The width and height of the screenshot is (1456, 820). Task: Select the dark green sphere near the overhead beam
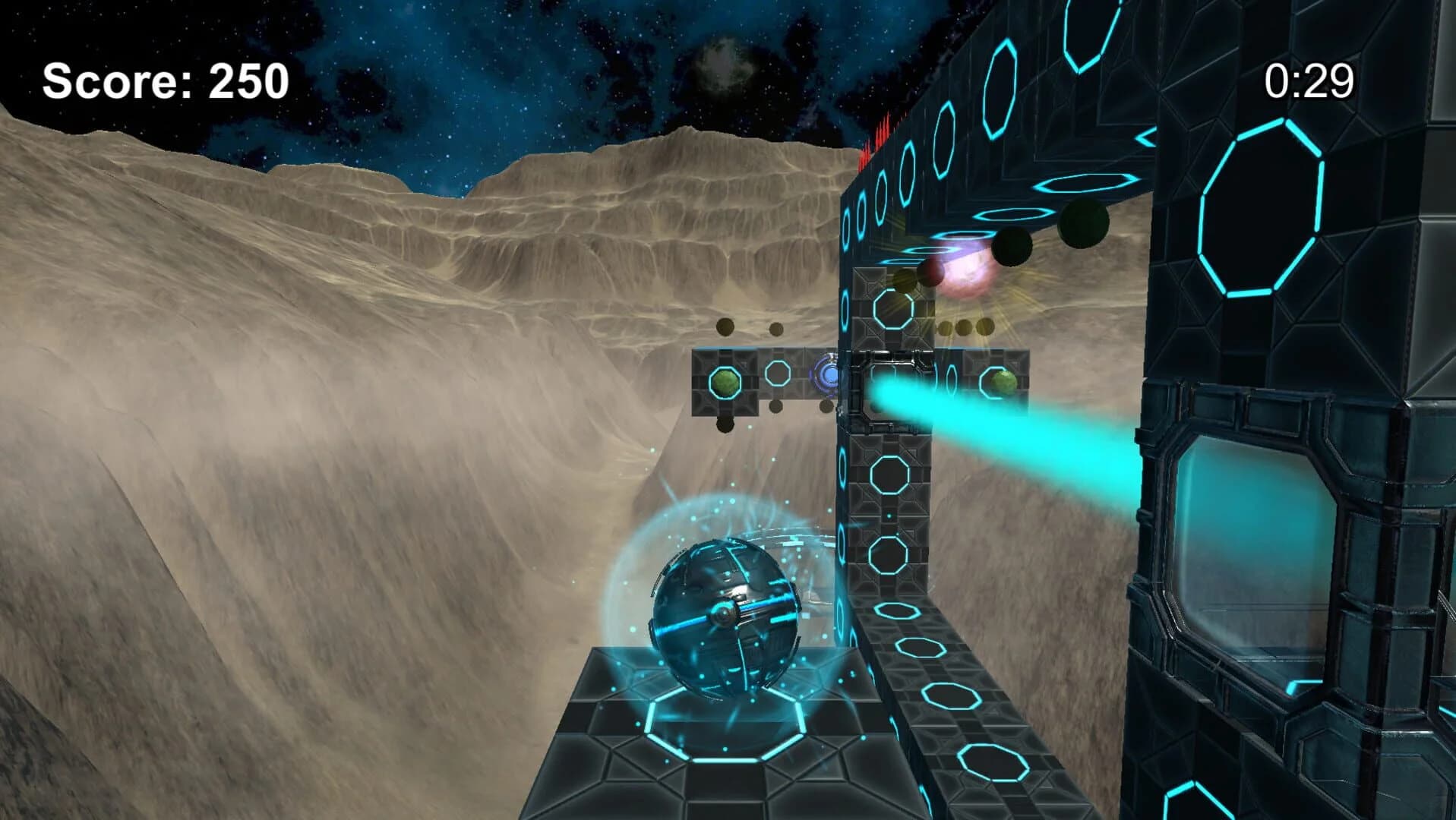click(1082, 222)
